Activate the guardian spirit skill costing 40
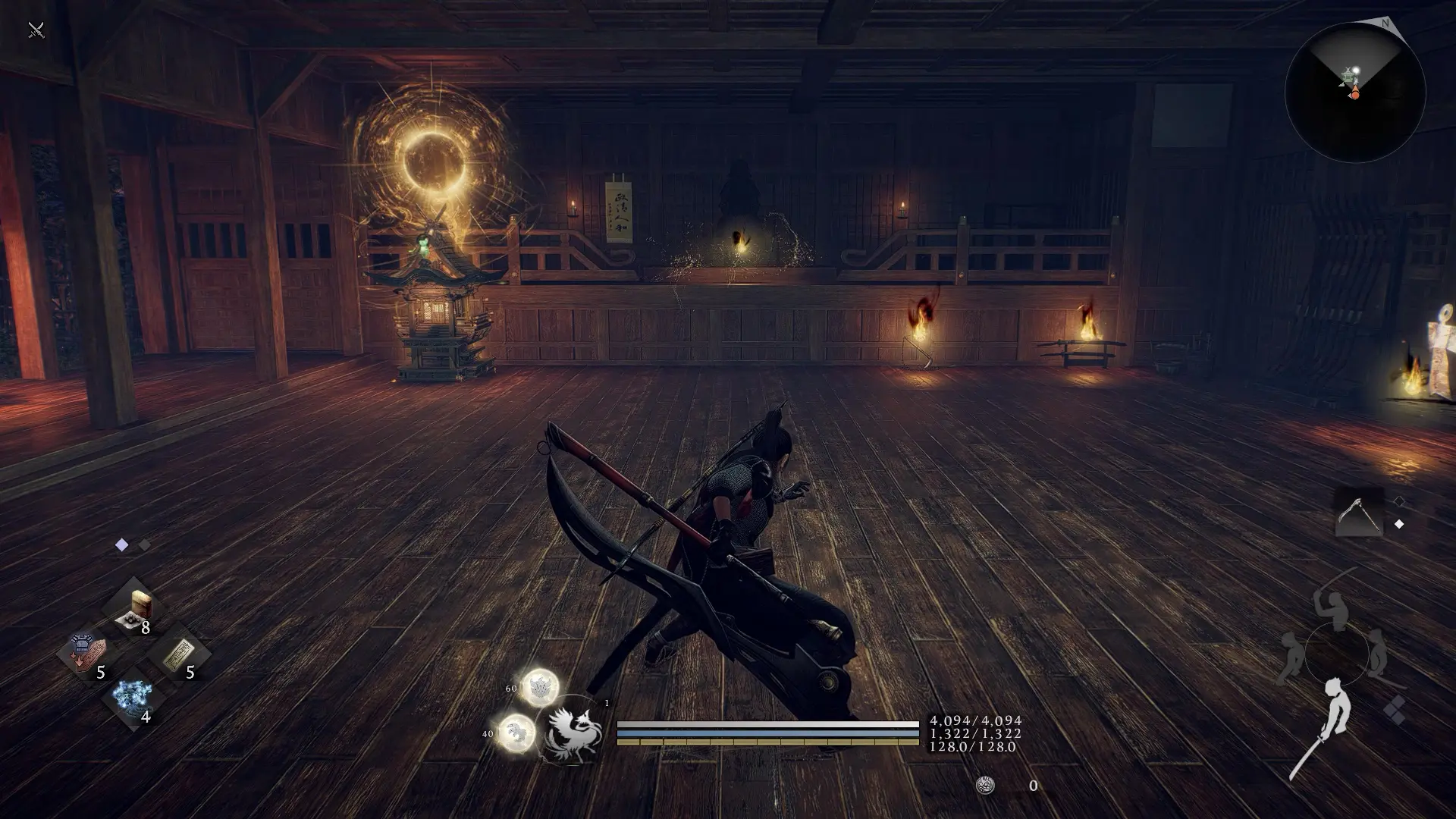Viewport: 1456px width, 819px height. click(x=517, y=733)
